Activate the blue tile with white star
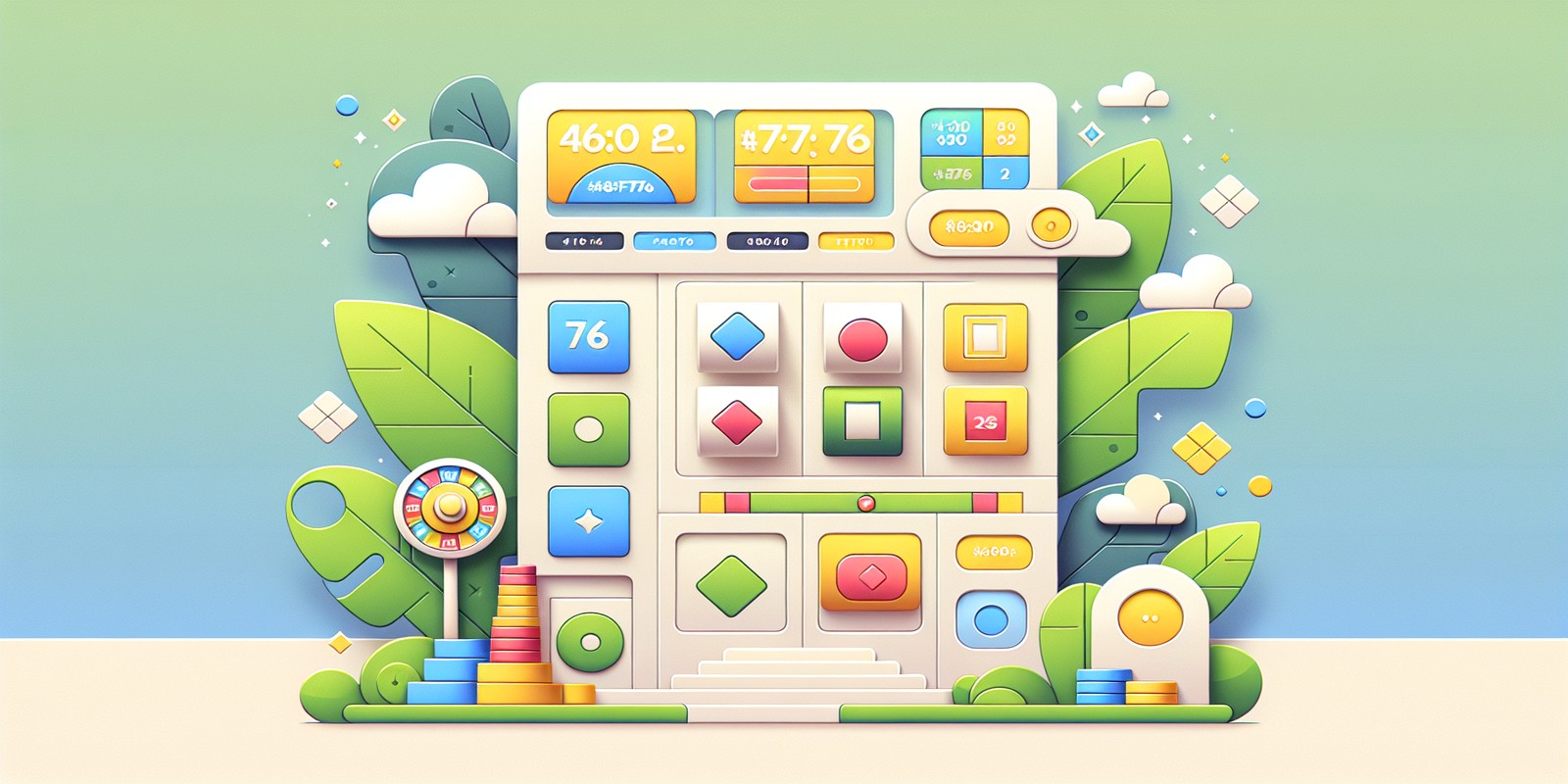 coord(588,521)
